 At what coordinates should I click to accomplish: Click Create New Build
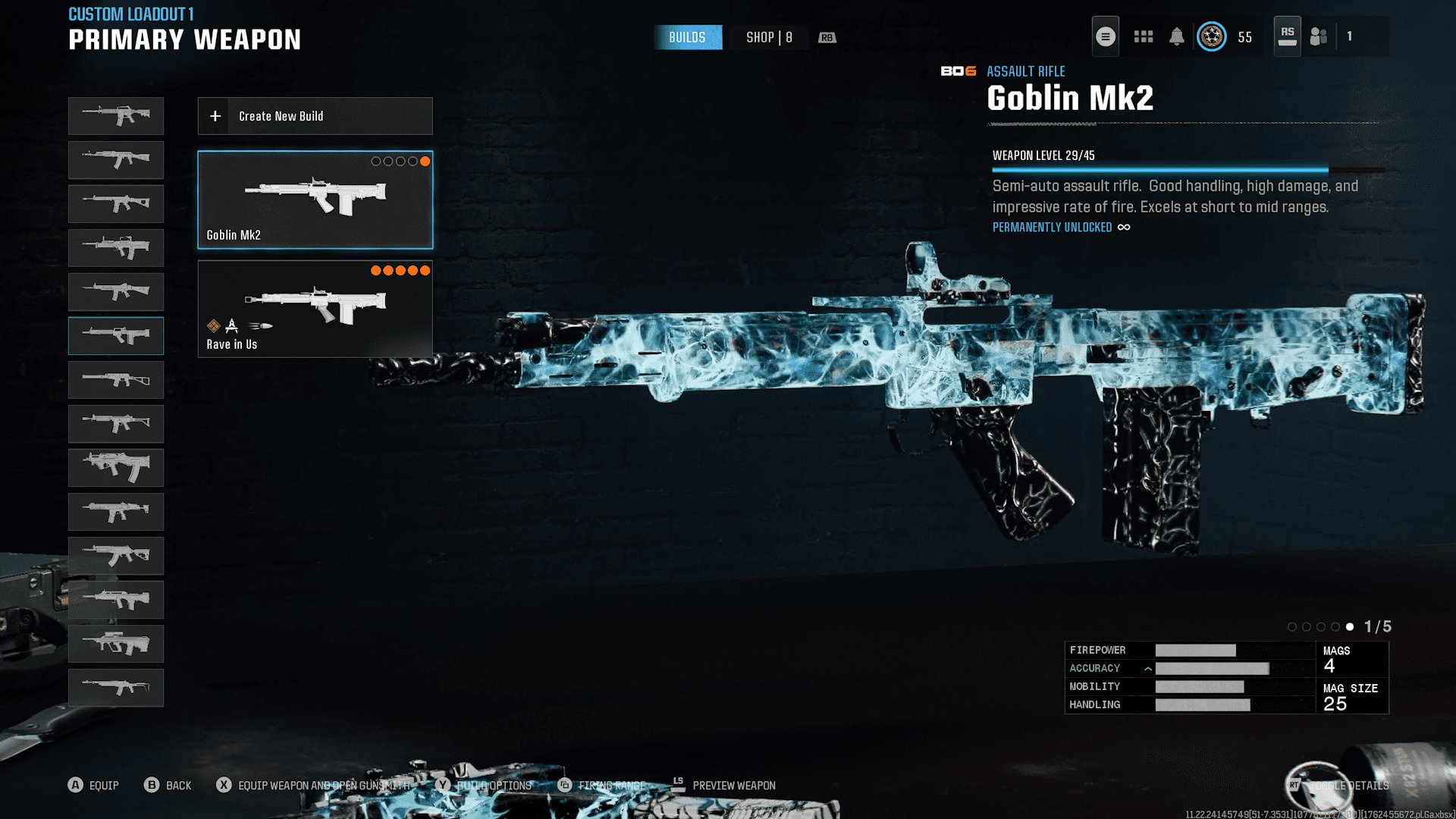pyautogui.click(x=315, y=116)
